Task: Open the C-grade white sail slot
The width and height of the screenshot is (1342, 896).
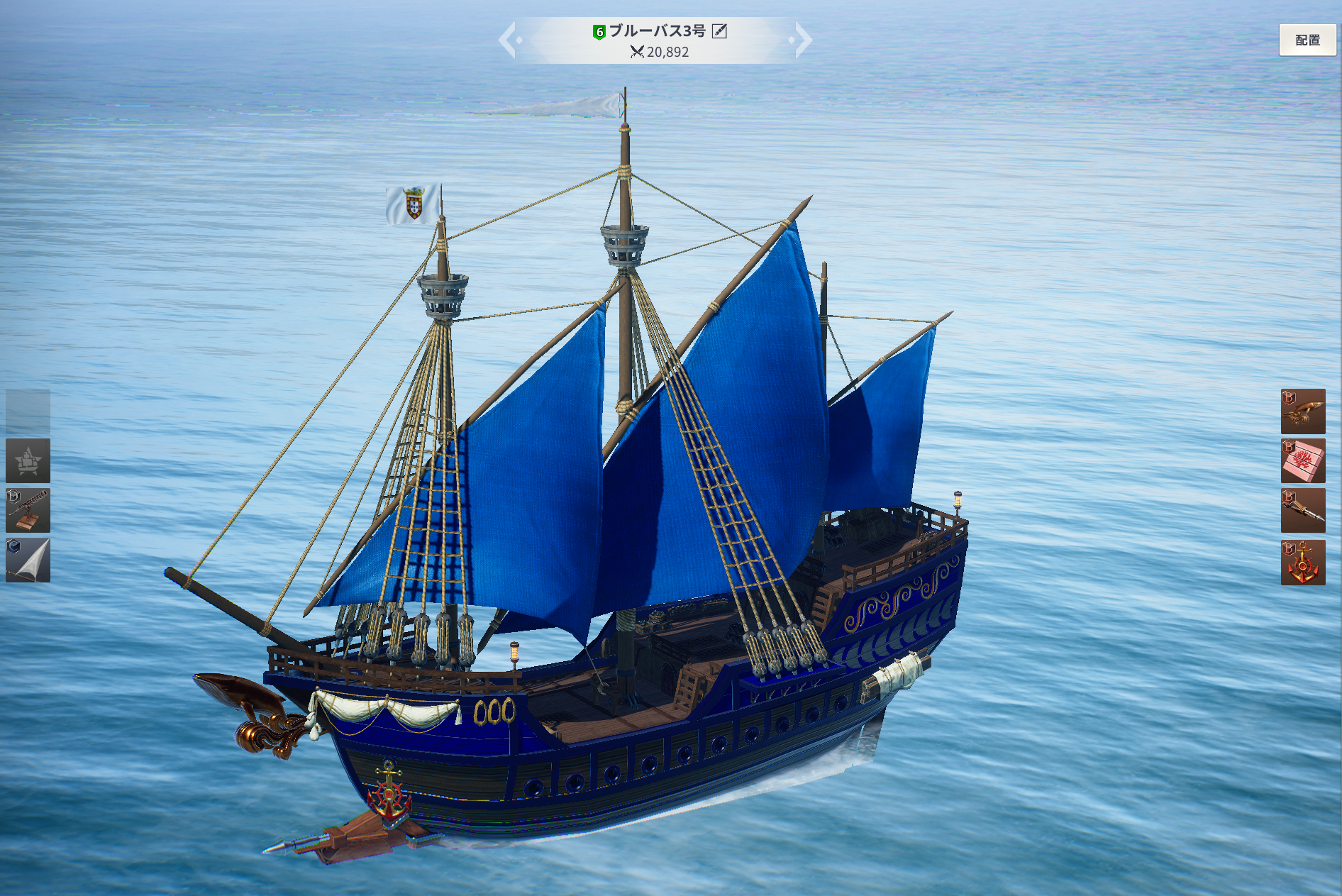Action: click(x=28, y=560)
